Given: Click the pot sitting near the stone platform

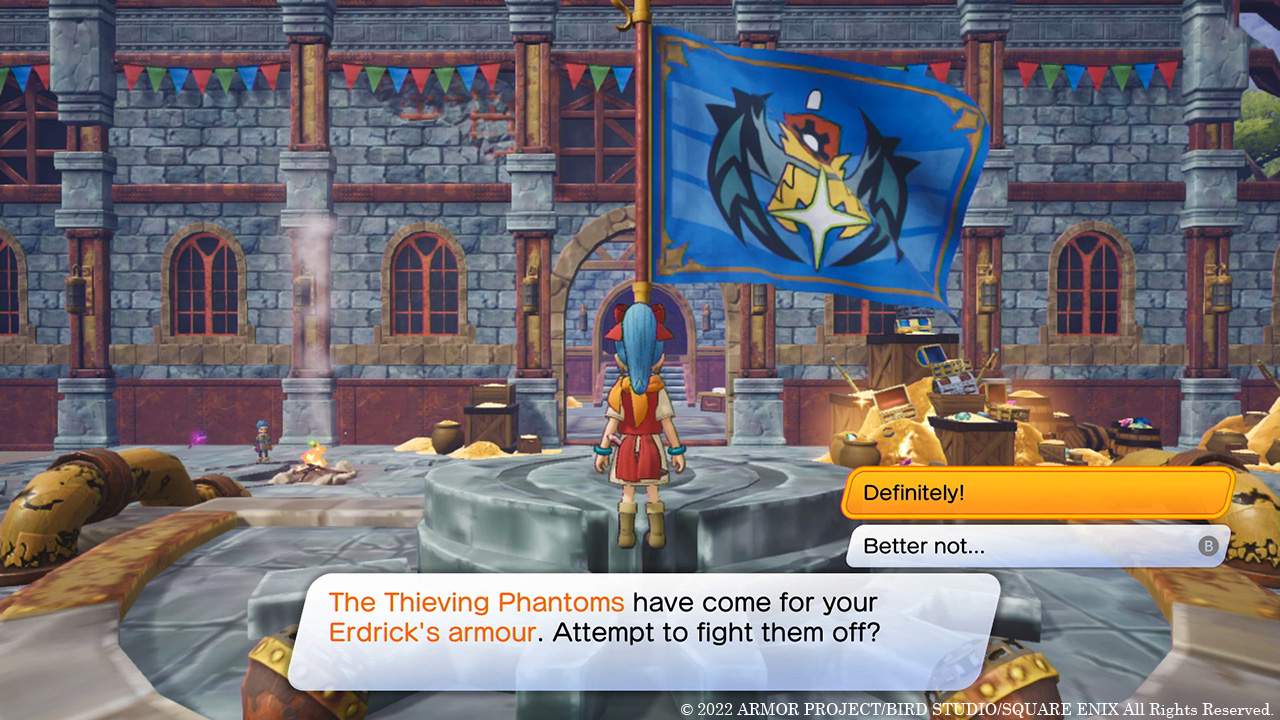Looking at the screenshot, I should pyautogui.click(x=447, y=432).
